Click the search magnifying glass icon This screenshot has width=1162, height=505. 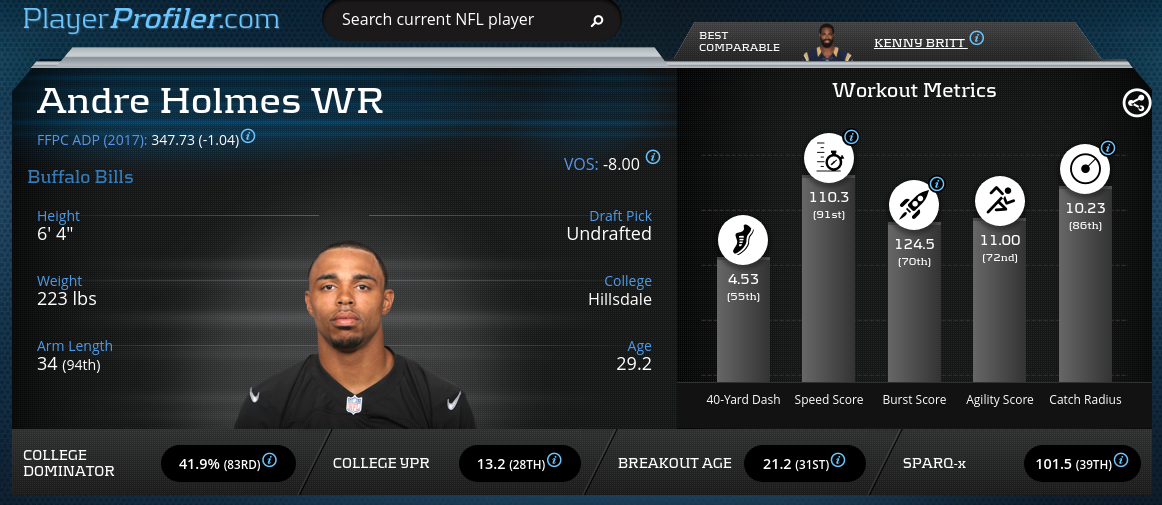(597, 20)
